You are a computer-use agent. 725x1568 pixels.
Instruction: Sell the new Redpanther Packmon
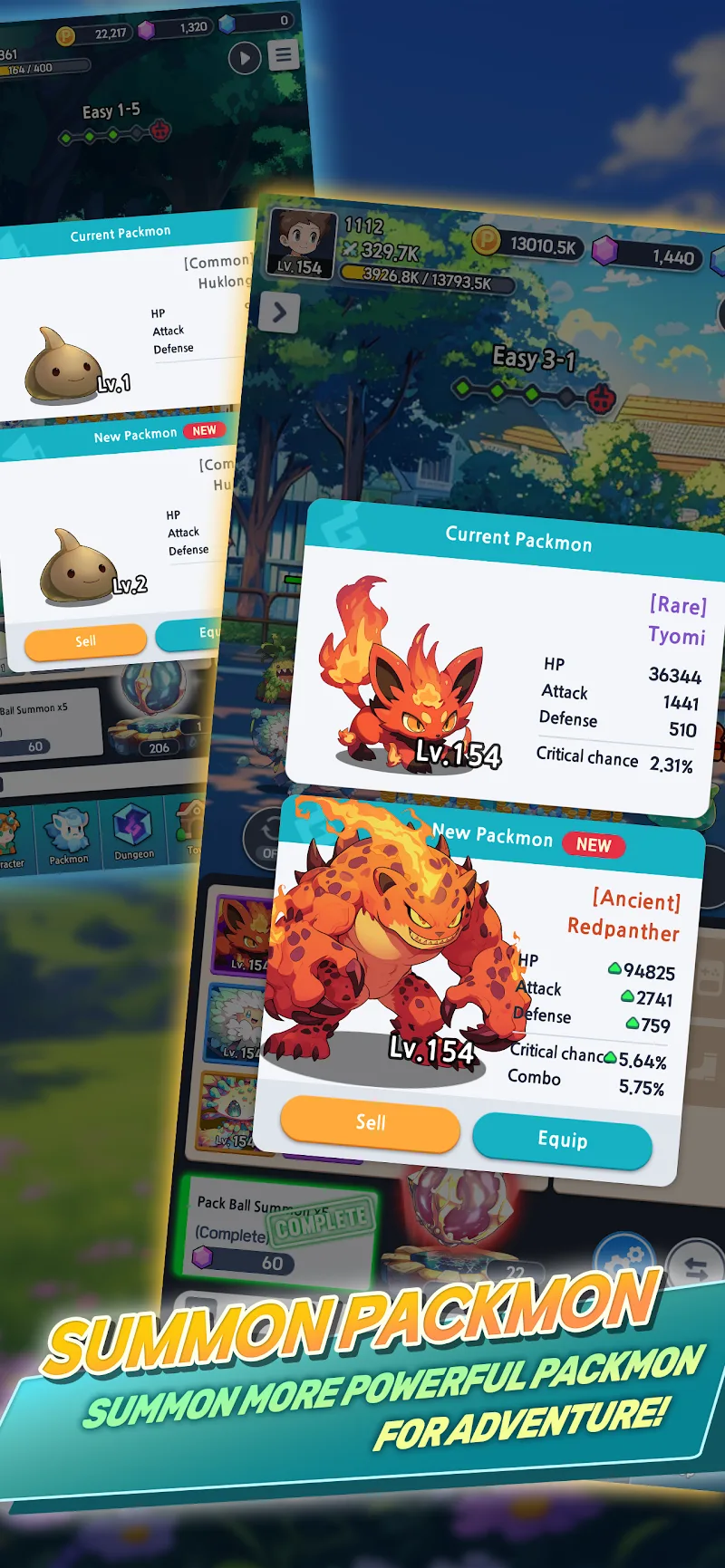pos(370,1124)
